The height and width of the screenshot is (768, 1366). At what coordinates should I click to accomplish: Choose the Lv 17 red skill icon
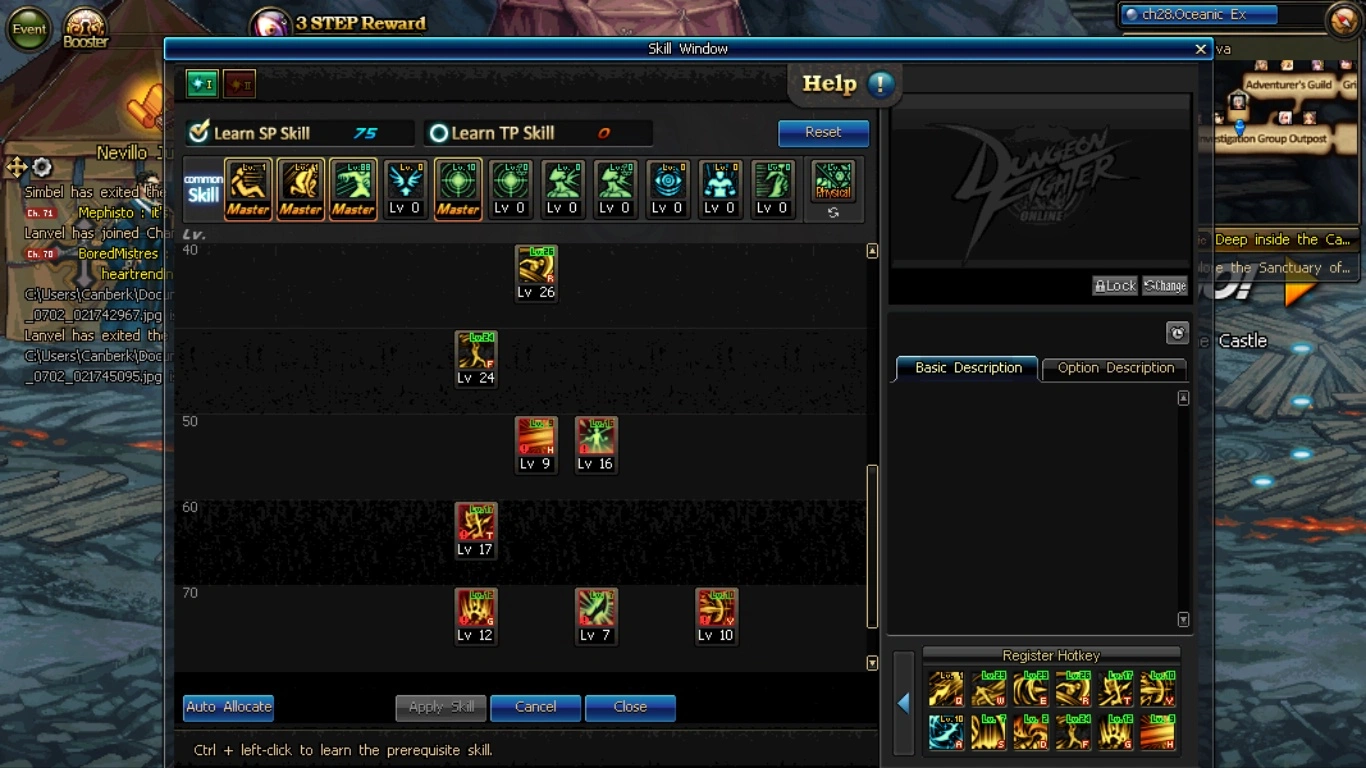click(476, 524)
